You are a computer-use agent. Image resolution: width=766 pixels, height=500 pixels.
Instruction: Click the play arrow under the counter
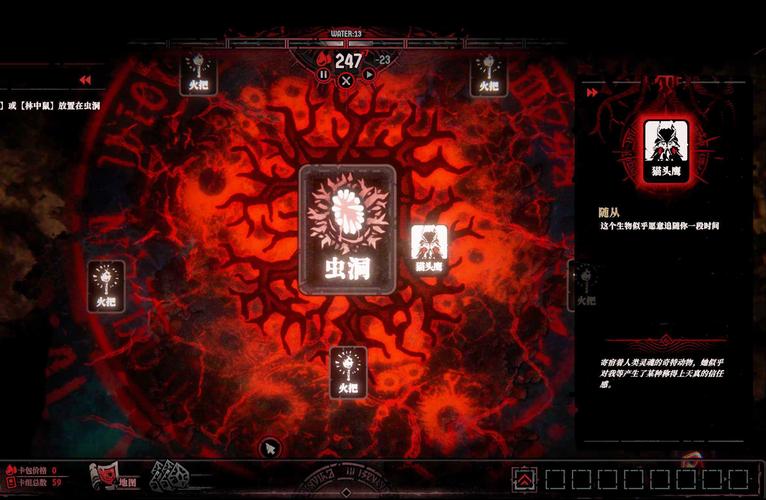coord(368,74)
